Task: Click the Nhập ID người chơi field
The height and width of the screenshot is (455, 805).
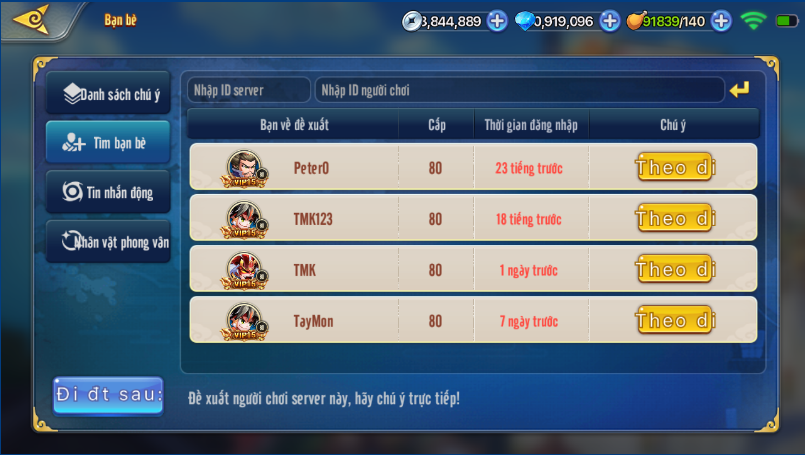Action: pos(519,90)
